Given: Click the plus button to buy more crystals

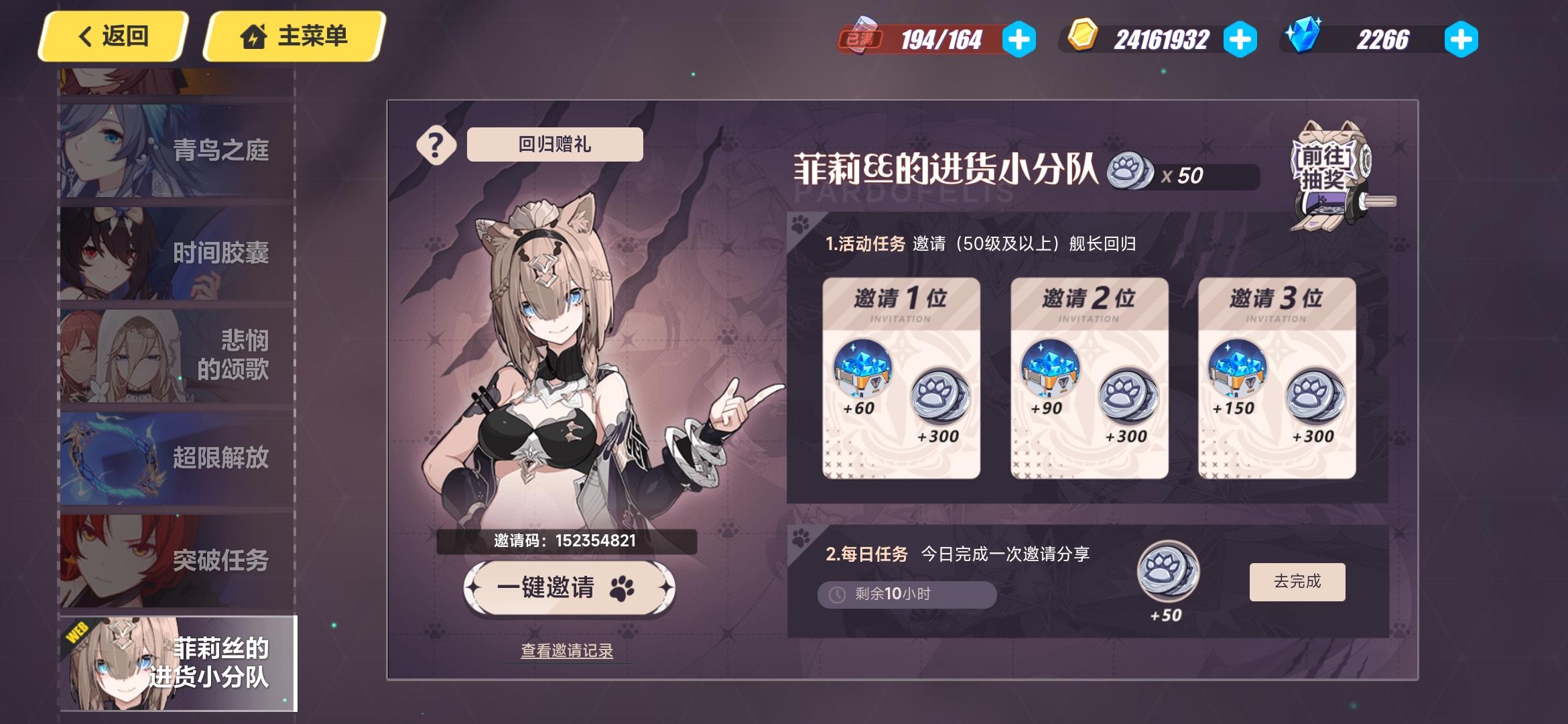Looking at the screenshot, I should coord(1461,38).
